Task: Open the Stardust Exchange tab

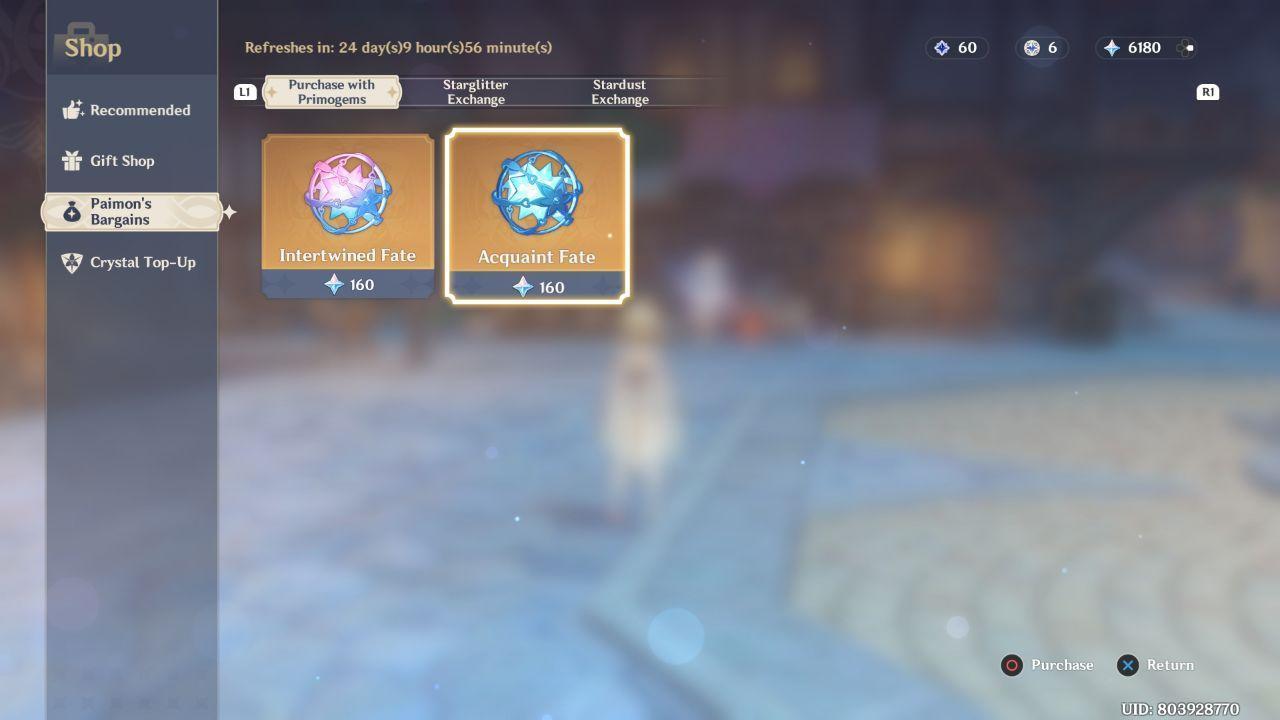Action: (619, 92)
